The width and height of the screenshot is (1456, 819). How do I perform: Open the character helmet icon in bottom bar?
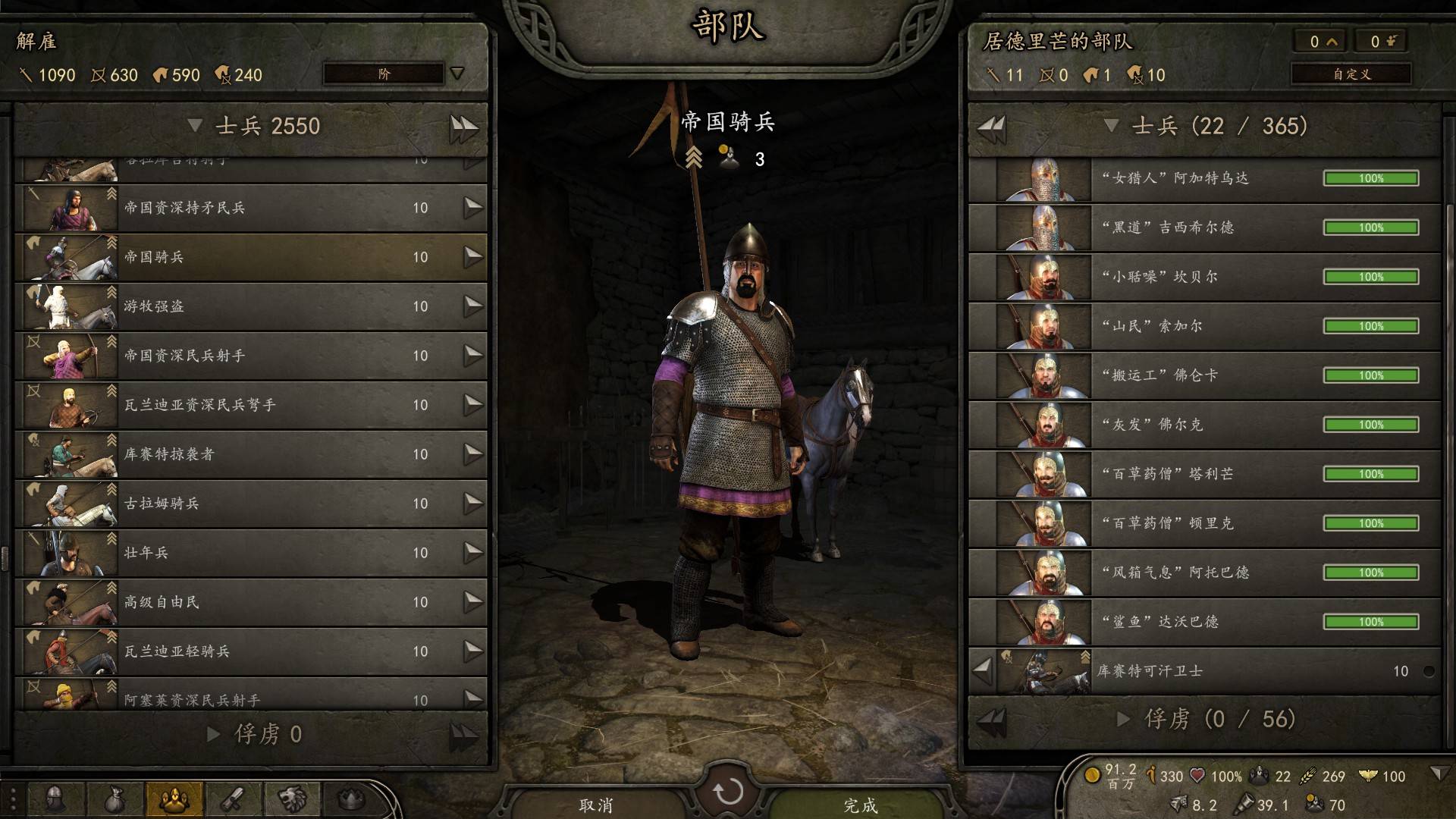point(55,799)
